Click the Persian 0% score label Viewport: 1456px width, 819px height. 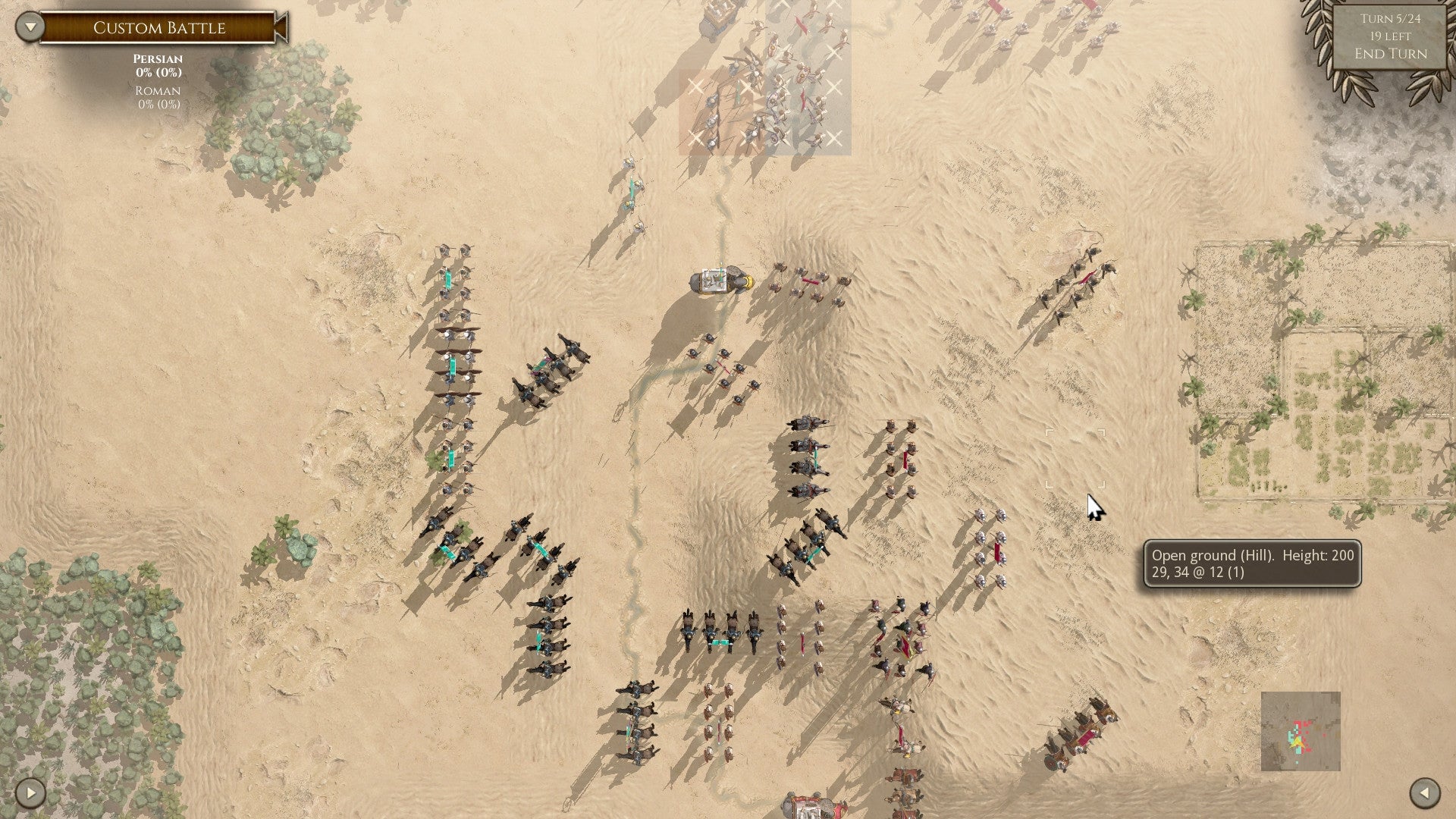155,70
